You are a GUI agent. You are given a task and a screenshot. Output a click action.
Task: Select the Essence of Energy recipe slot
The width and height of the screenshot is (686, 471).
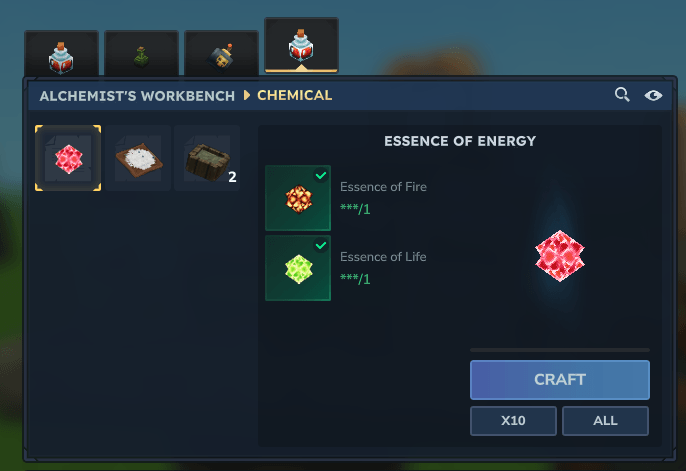[x=68, y=158]
